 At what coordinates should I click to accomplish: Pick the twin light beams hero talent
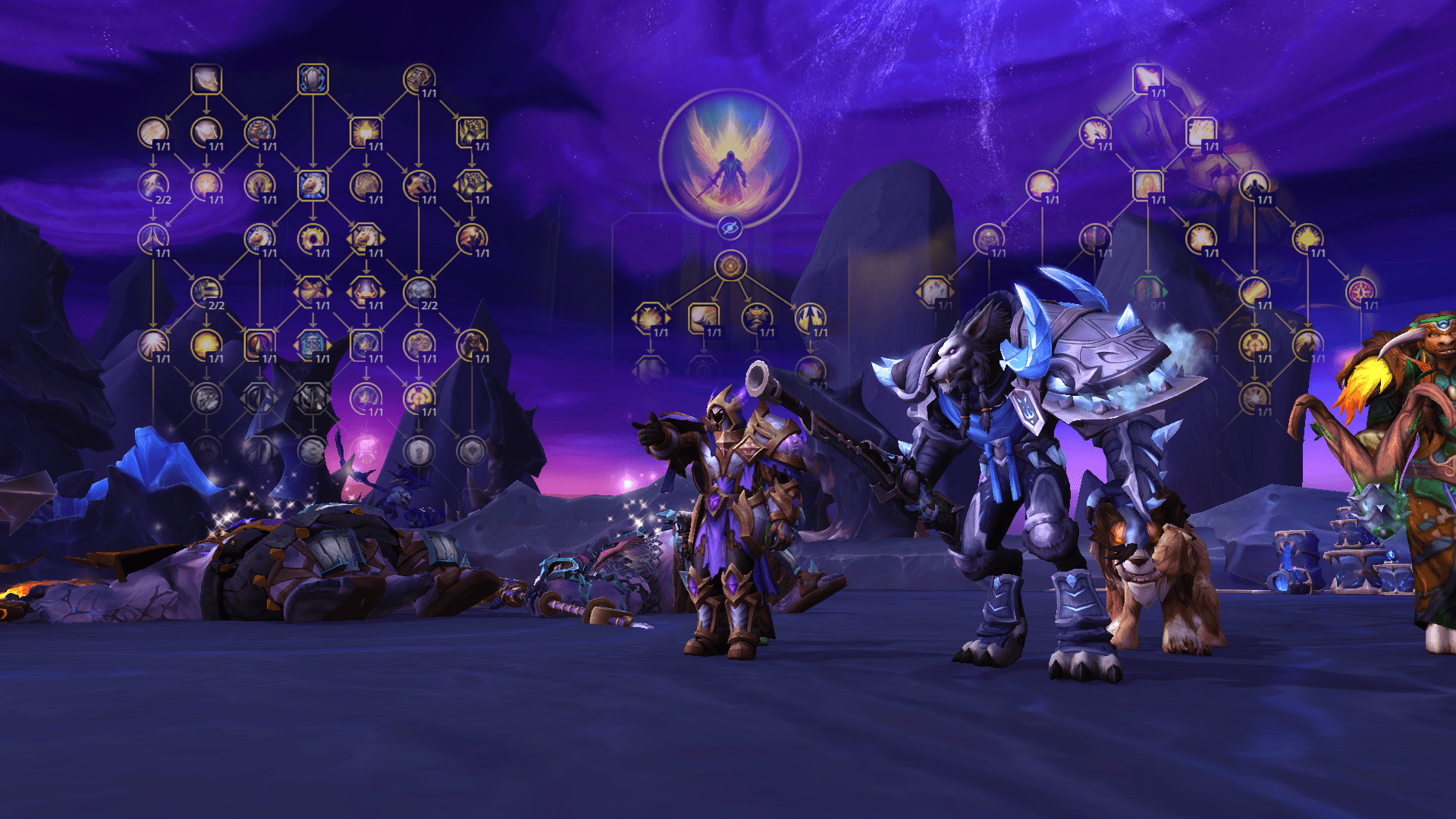click(x=809, y=318)
